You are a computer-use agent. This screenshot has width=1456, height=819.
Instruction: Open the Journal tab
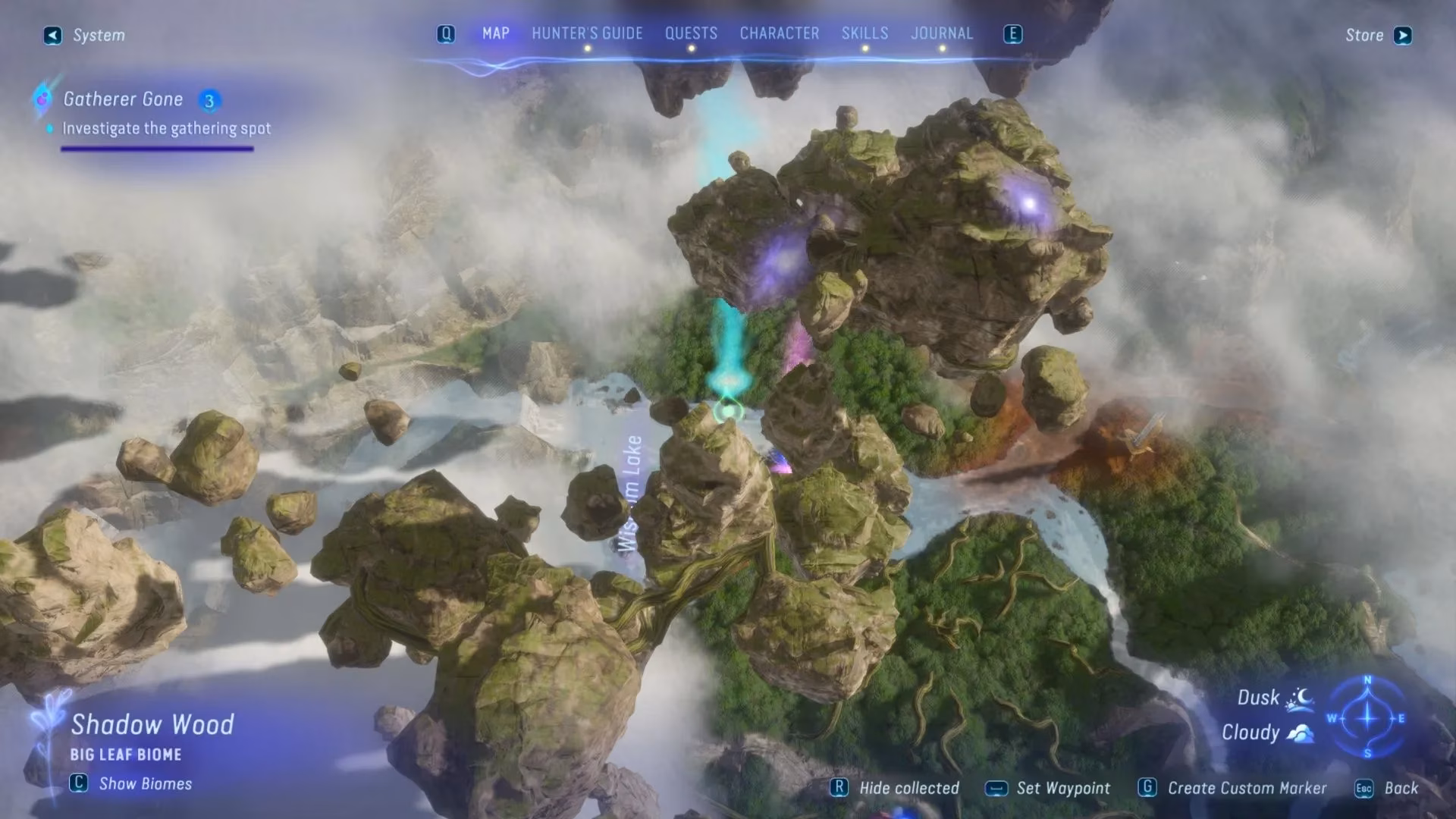tap(941, 34)
